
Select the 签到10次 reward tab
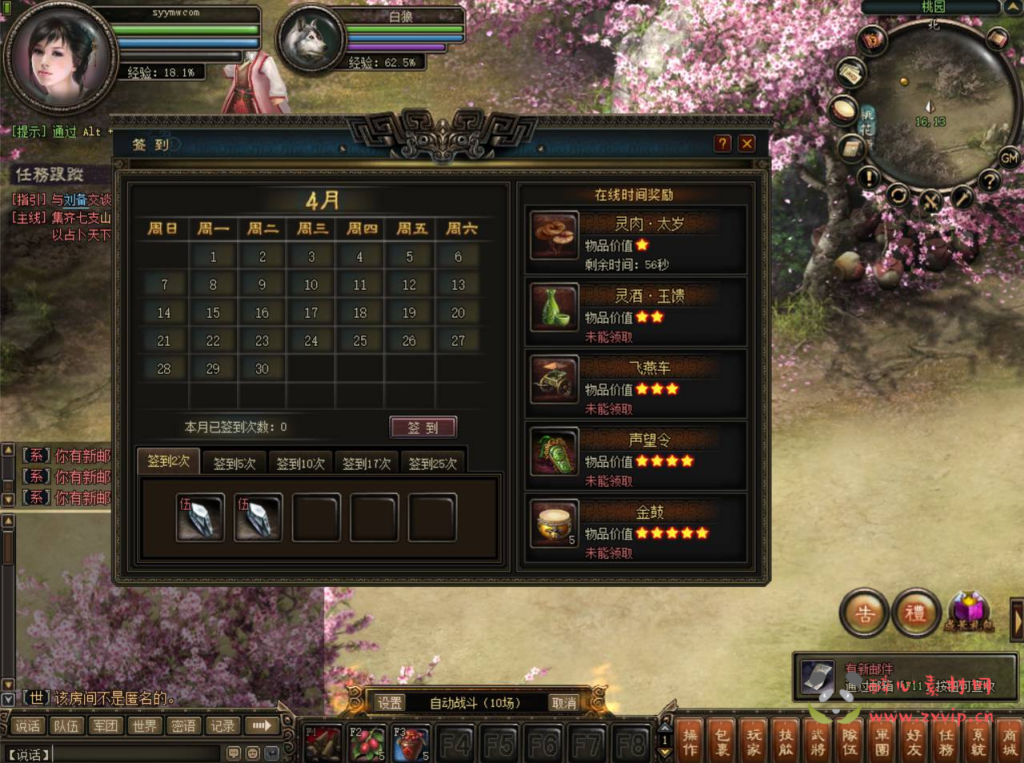coord(300,464)
